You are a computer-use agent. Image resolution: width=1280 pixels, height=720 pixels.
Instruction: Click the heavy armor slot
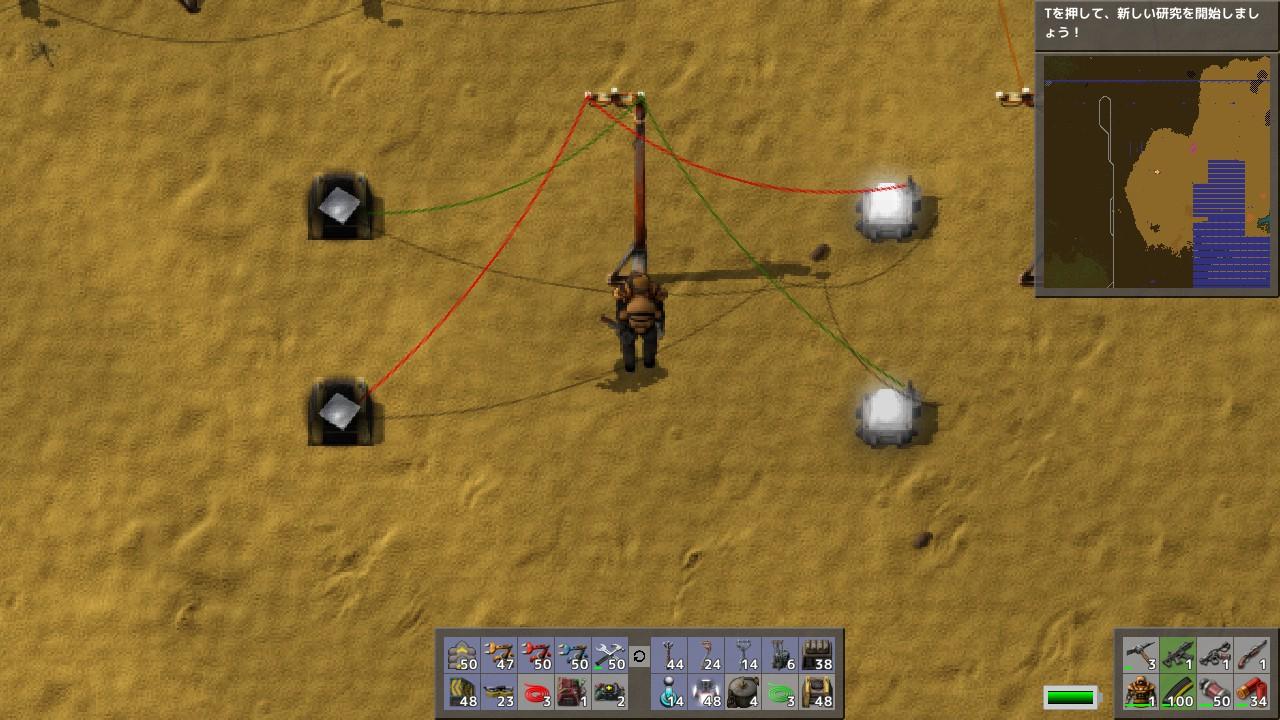1141,692
